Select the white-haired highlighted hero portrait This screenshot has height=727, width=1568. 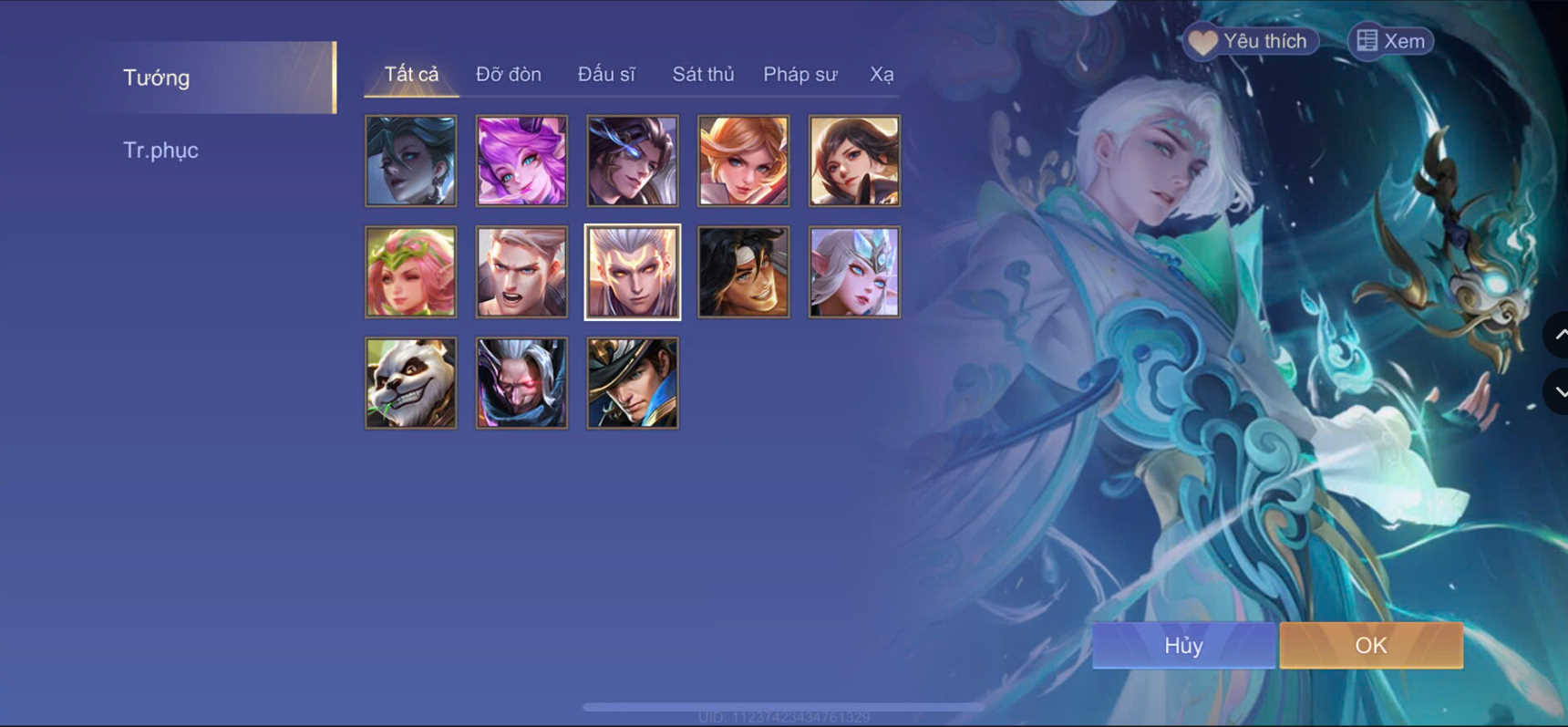tap(632, 271)
